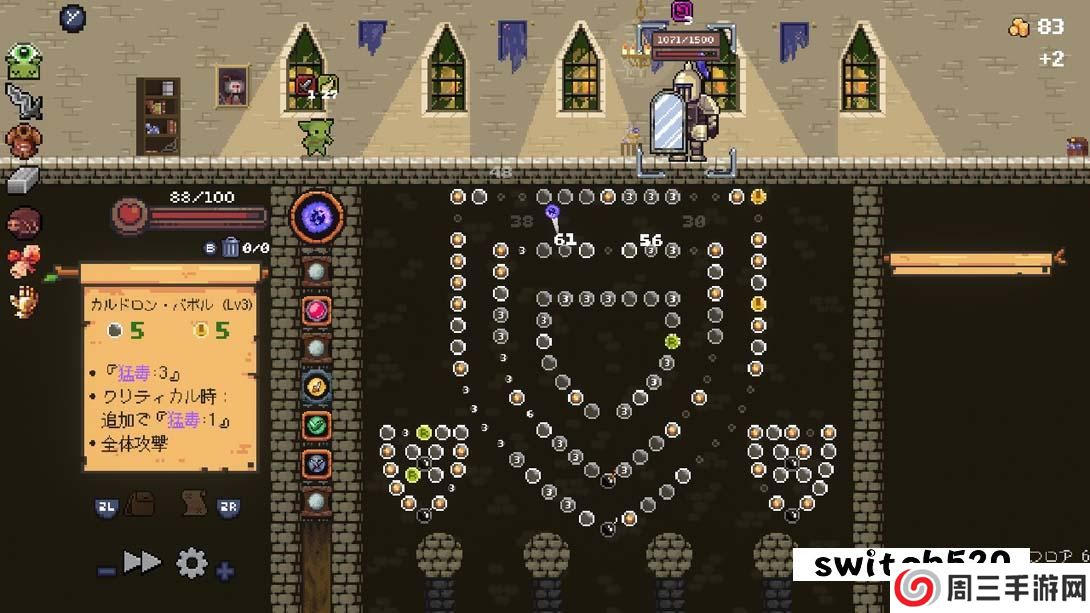Image resolution: width=1090 pixels, height=613 pixels.
Task: Click the round dark-blue icon at top left
Action: (x=73, y=17)
